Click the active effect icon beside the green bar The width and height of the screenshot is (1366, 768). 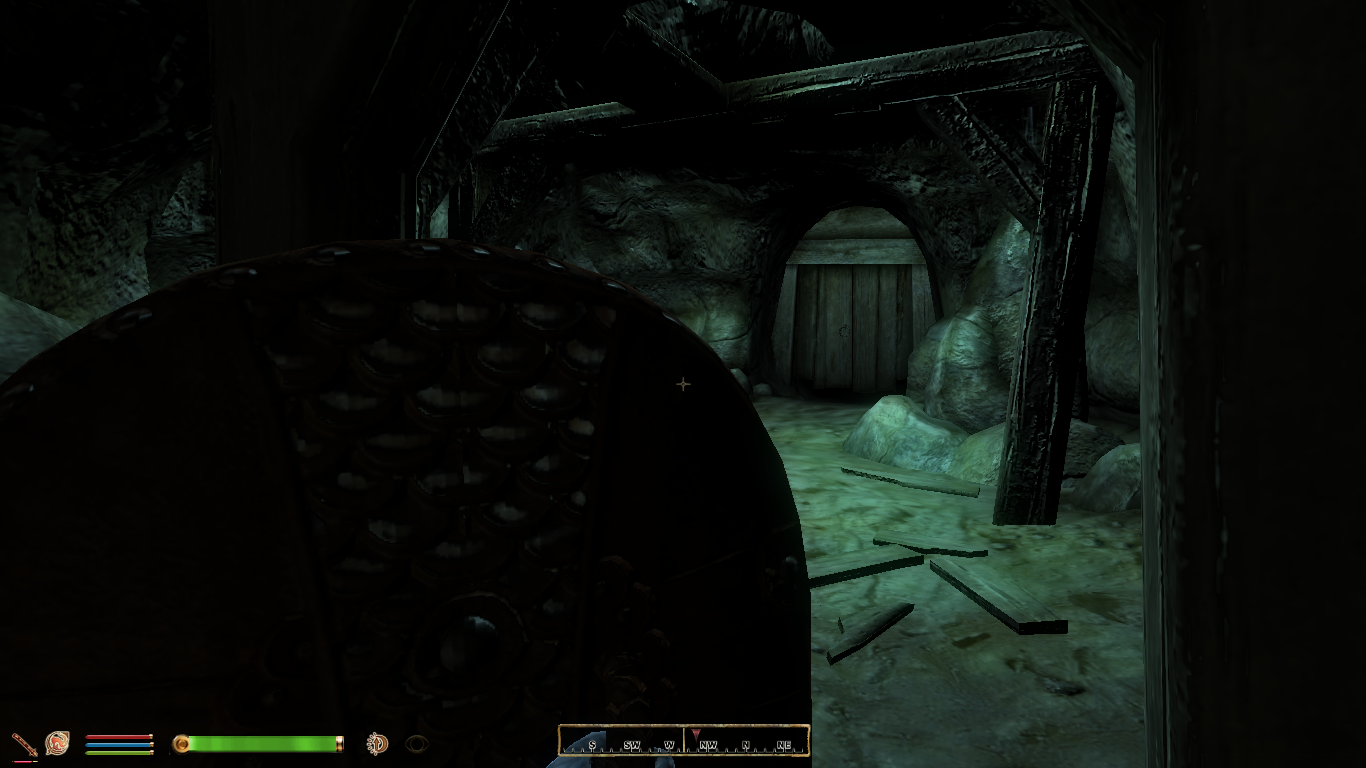point(377,743)
